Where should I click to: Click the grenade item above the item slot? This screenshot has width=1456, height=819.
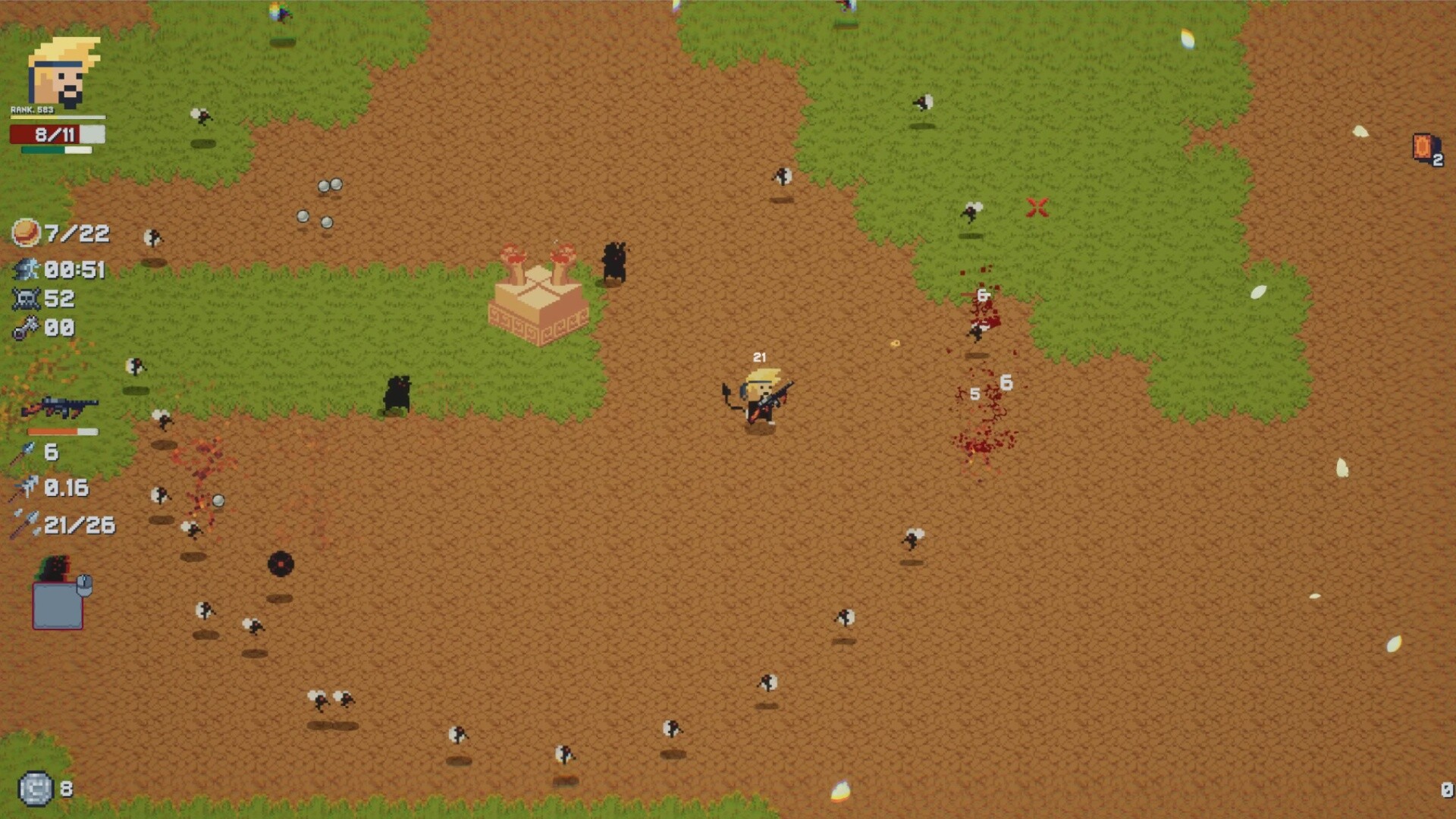[x=53, y=567]
